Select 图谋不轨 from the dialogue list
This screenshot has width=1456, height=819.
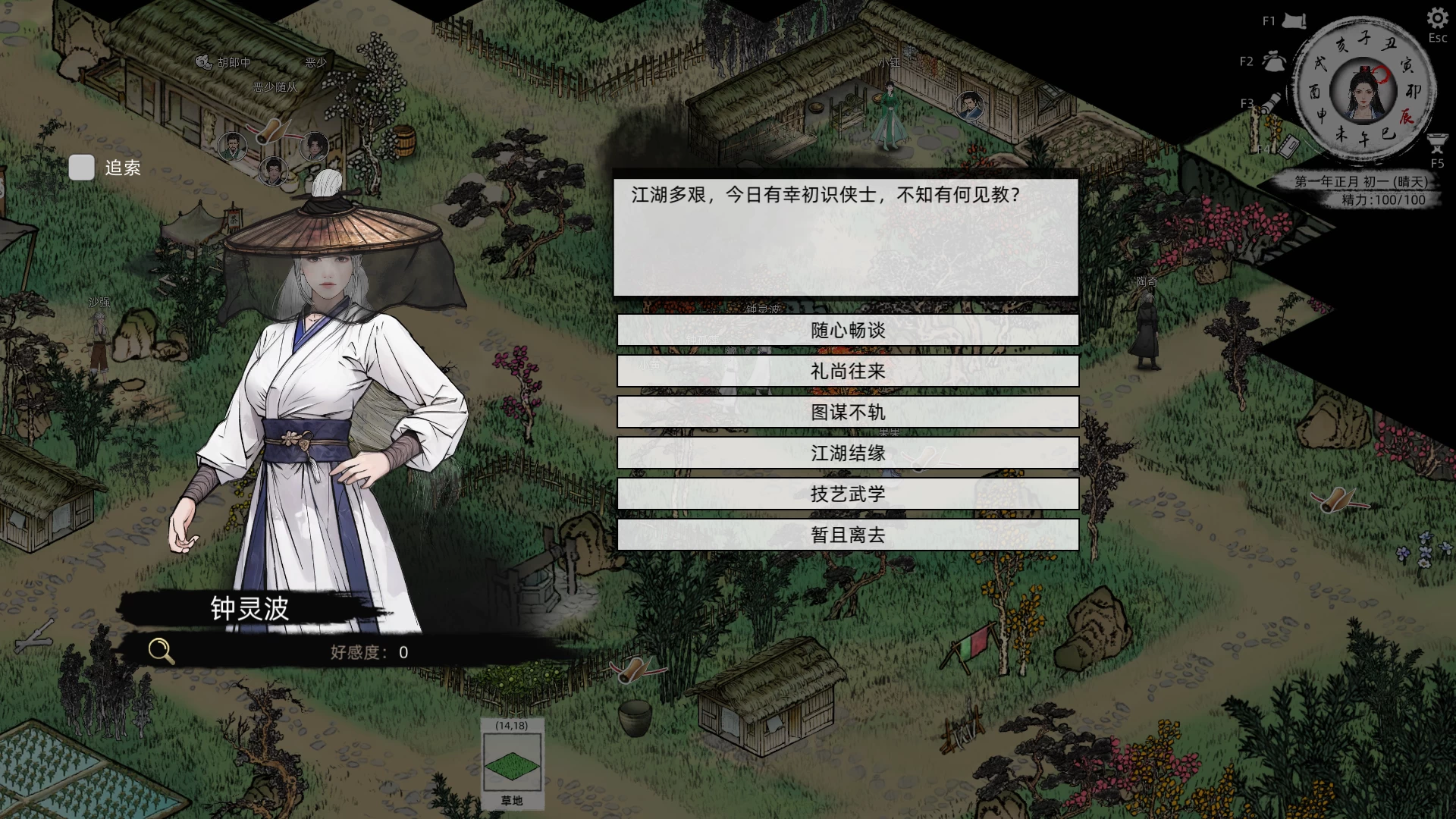click(x=847, y=412)
